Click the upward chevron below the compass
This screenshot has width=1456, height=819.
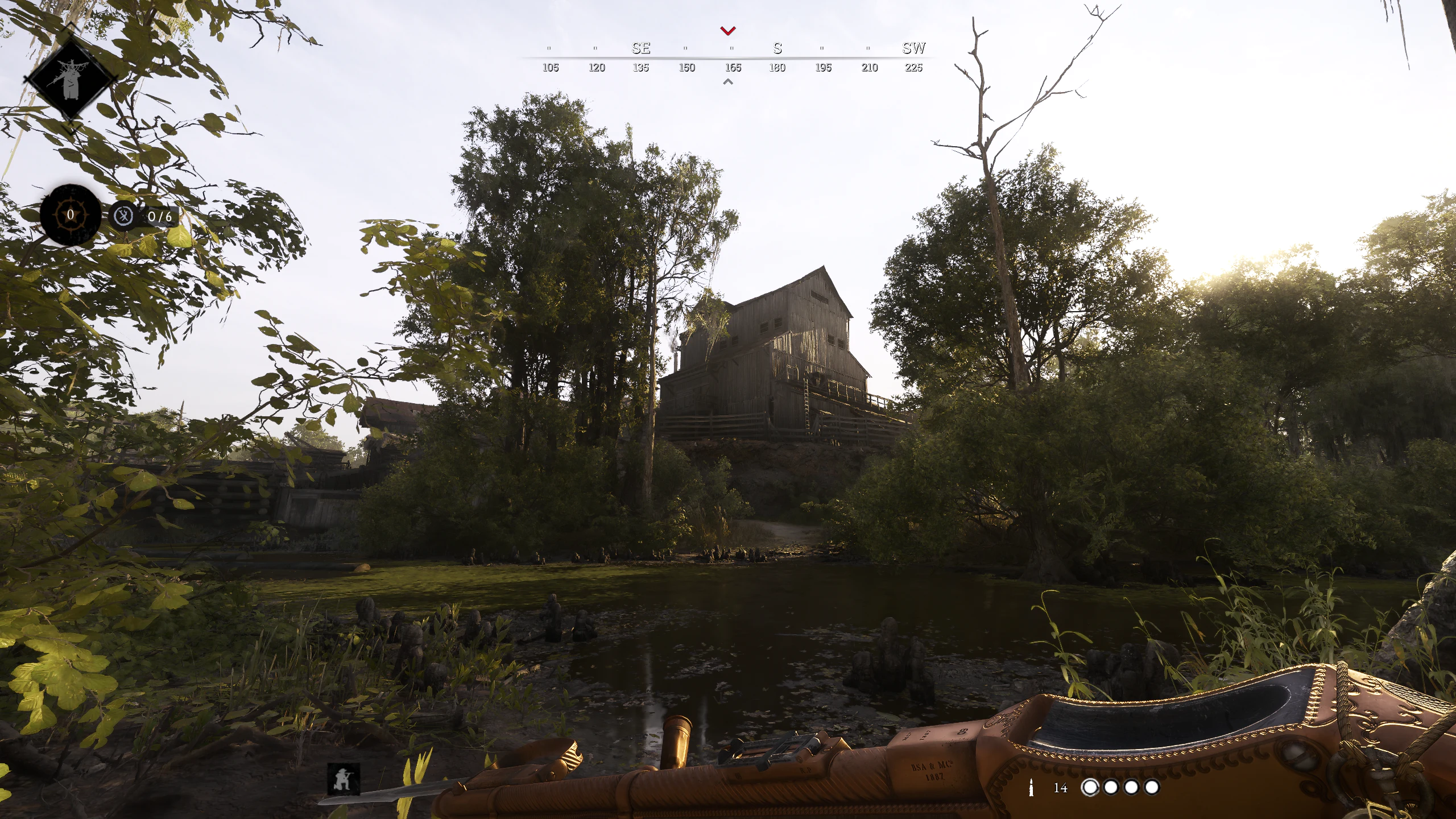pos(727,81)
